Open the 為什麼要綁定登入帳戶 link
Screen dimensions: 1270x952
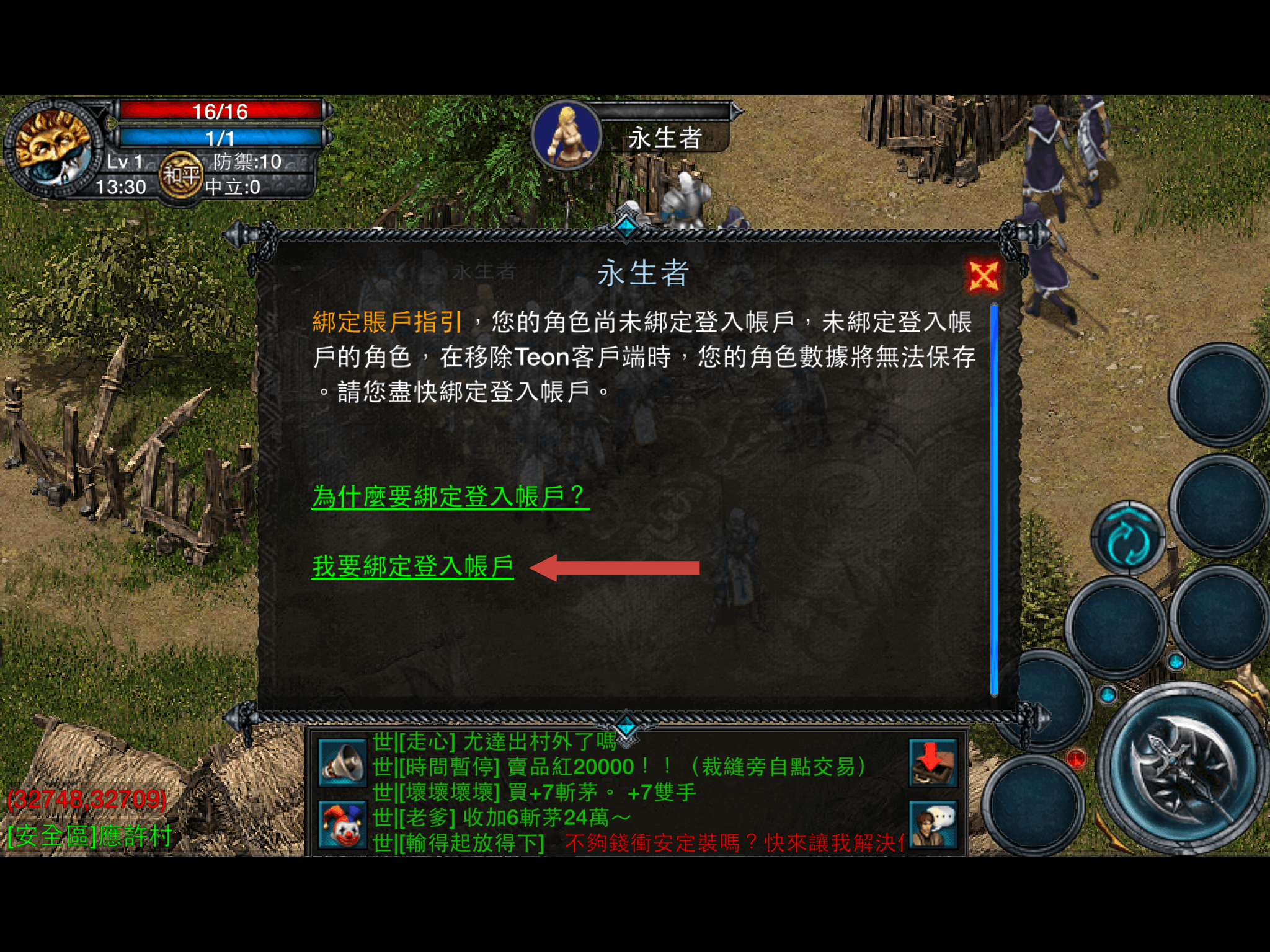tap(450, 496)
